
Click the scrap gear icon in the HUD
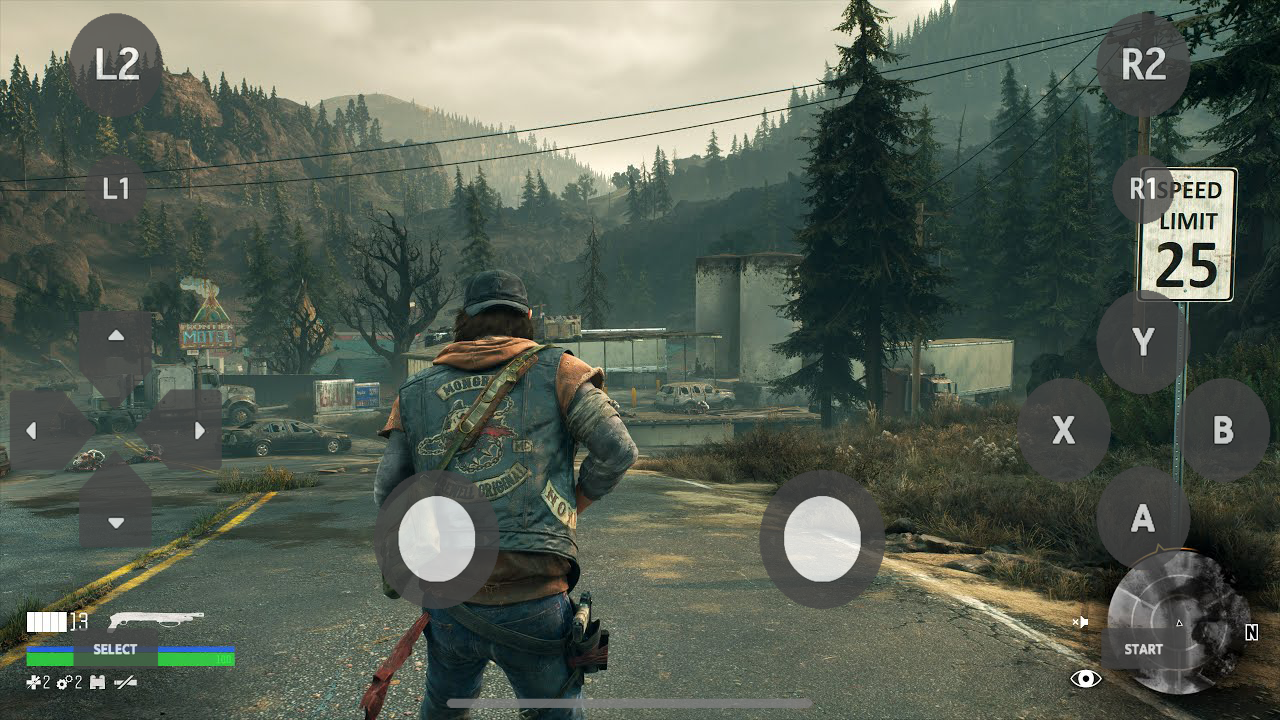pos(64,682)
